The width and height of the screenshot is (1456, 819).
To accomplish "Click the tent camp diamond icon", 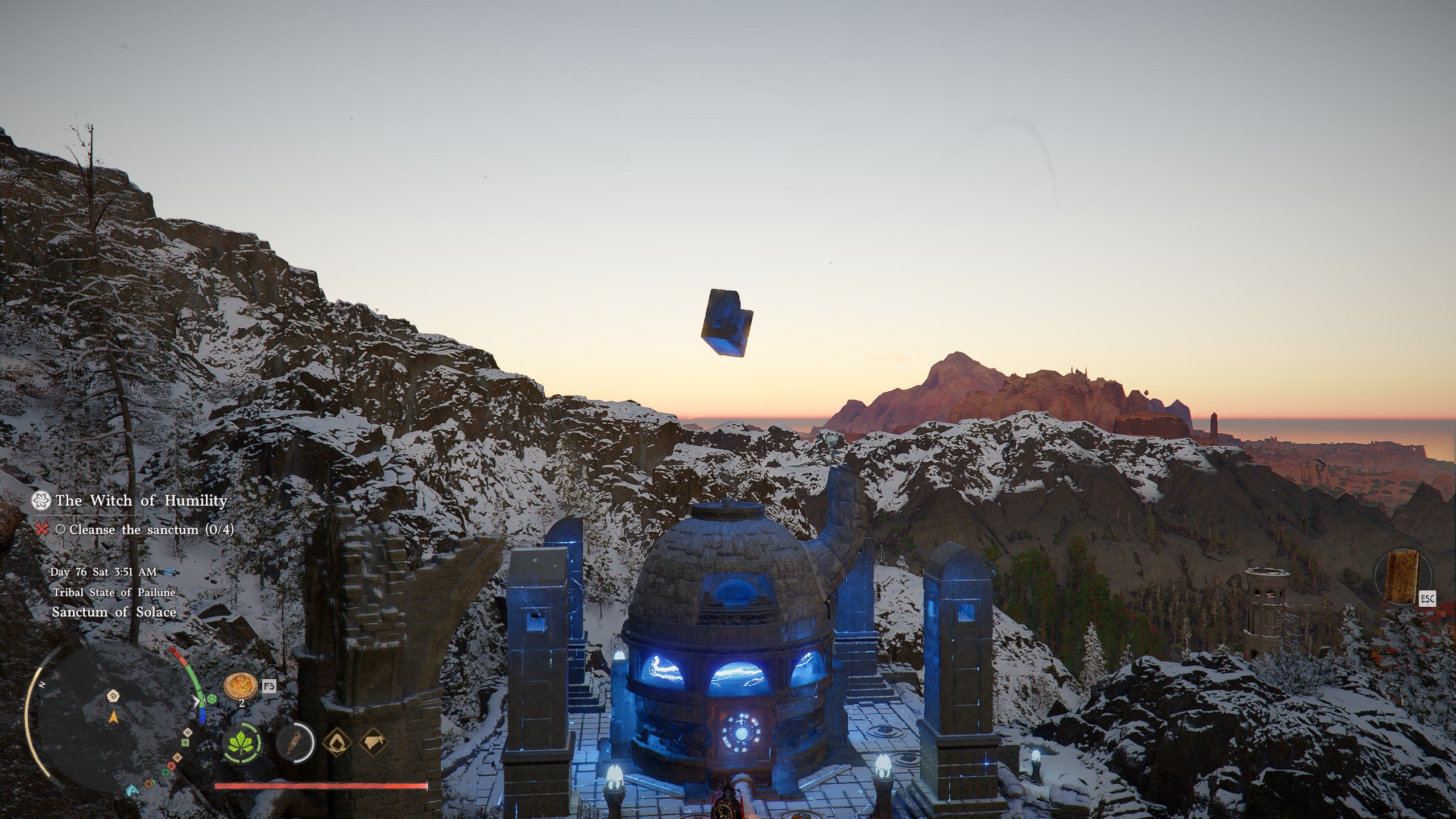I will 374,743.
